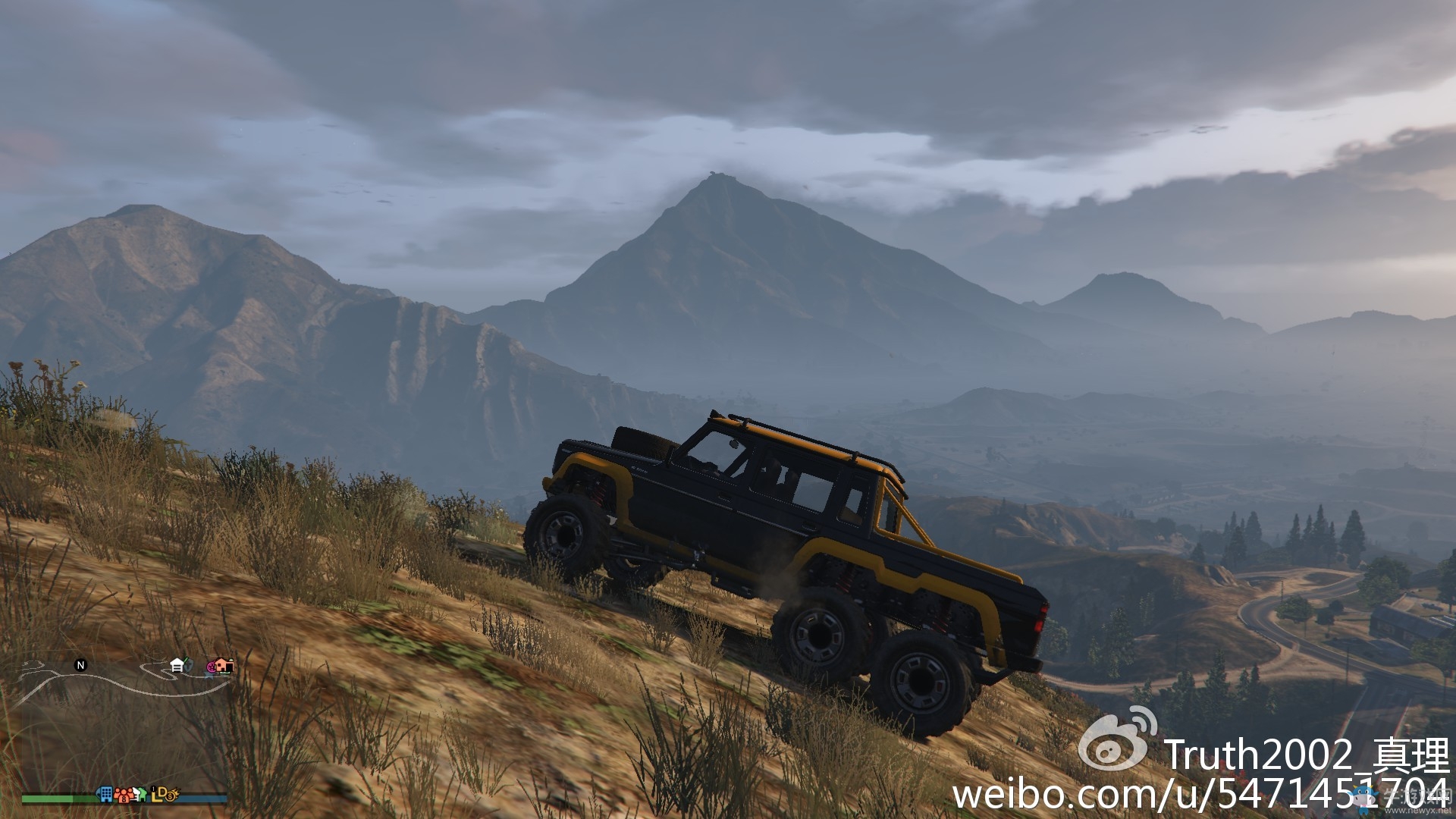Click the blue star blip on minimap
Viewport: 1456px width, 819px height.
click(209, 676)
